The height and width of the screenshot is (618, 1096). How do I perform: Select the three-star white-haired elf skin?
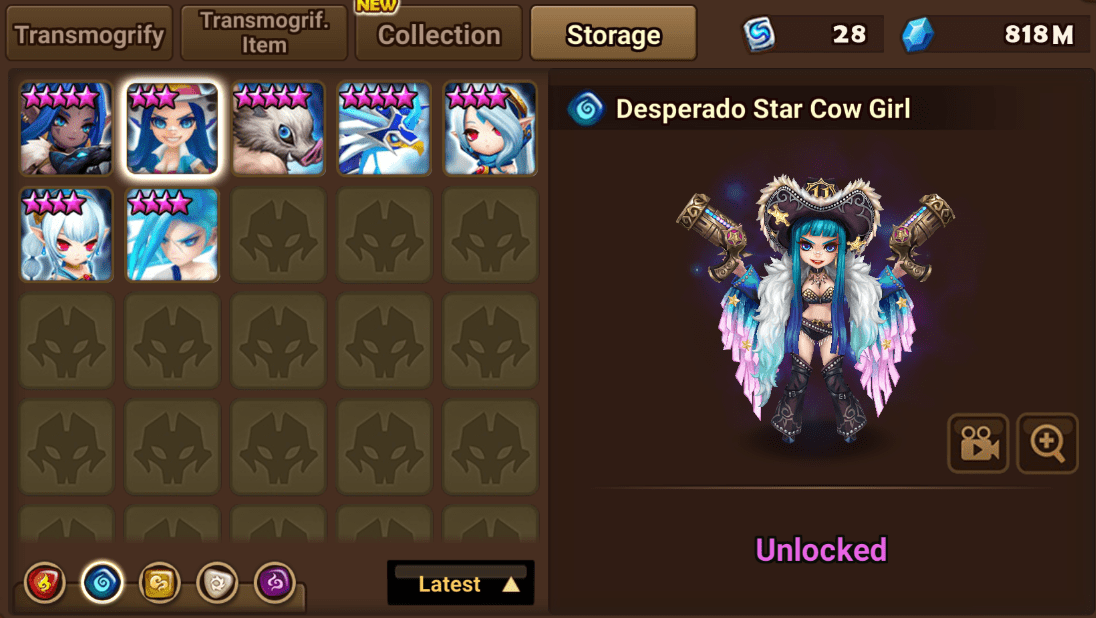66,235
